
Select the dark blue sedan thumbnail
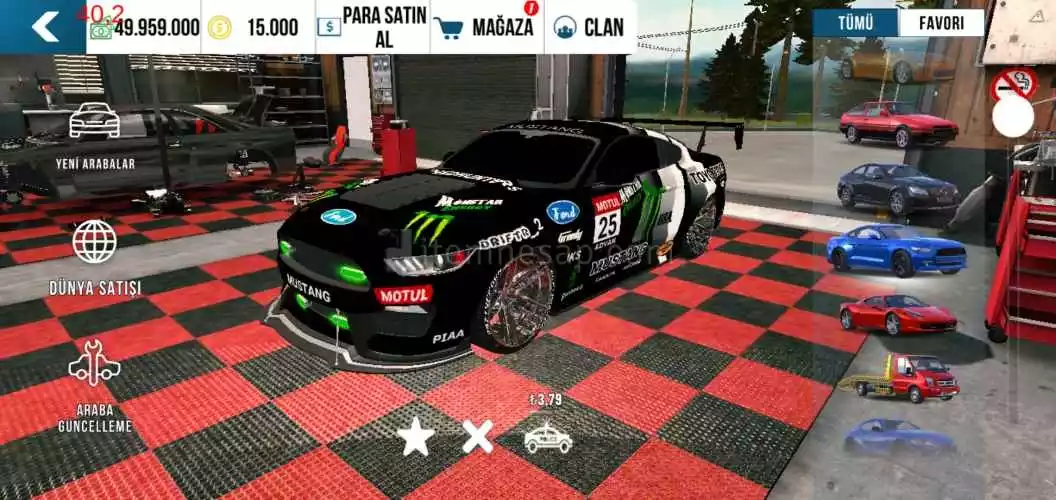click(x=897, y=186)
